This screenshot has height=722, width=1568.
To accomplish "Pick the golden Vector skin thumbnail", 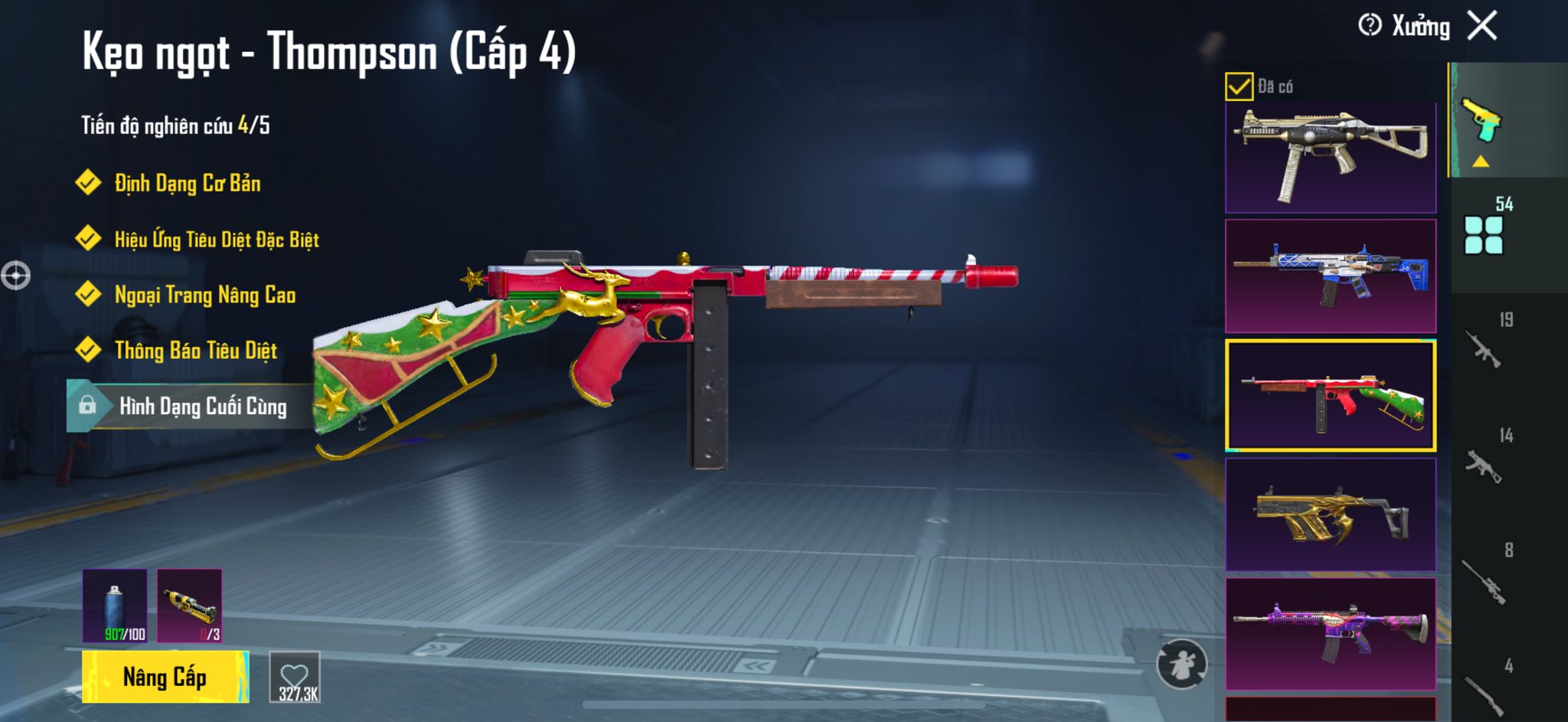I will 1331,515.
